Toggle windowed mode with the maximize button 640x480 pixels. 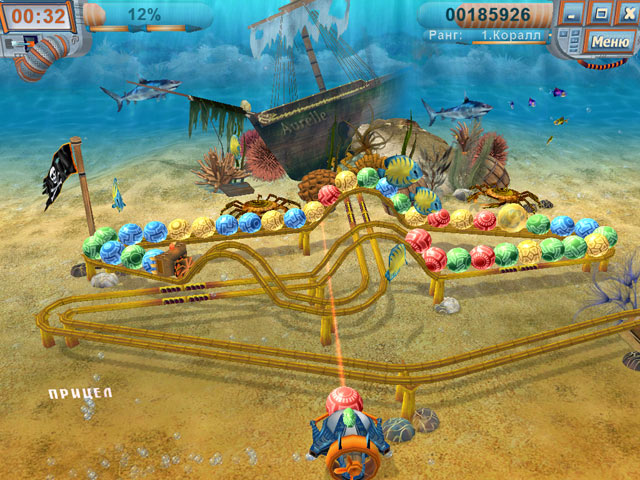600,15
